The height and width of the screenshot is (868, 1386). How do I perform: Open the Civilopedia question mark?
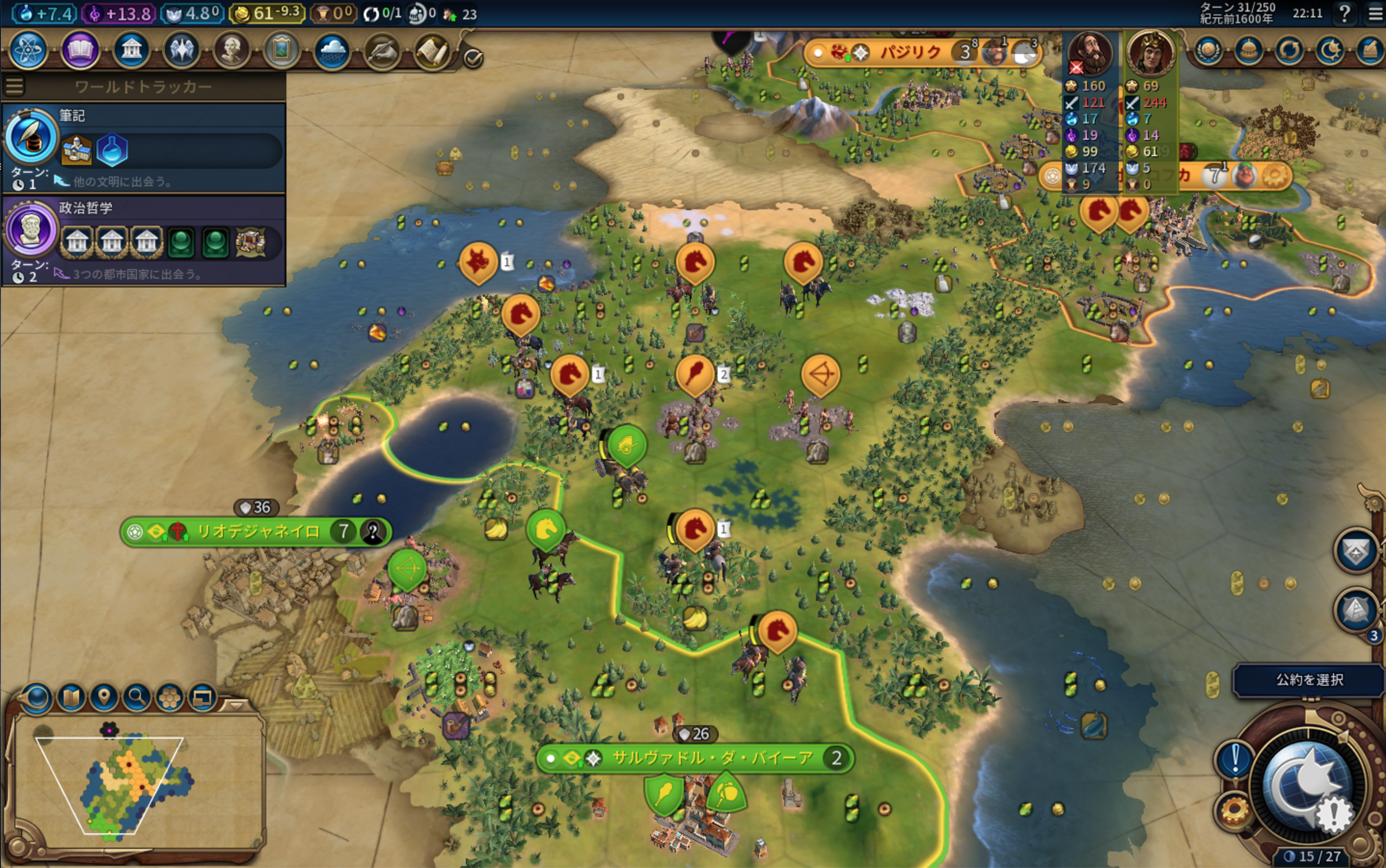1344,13
